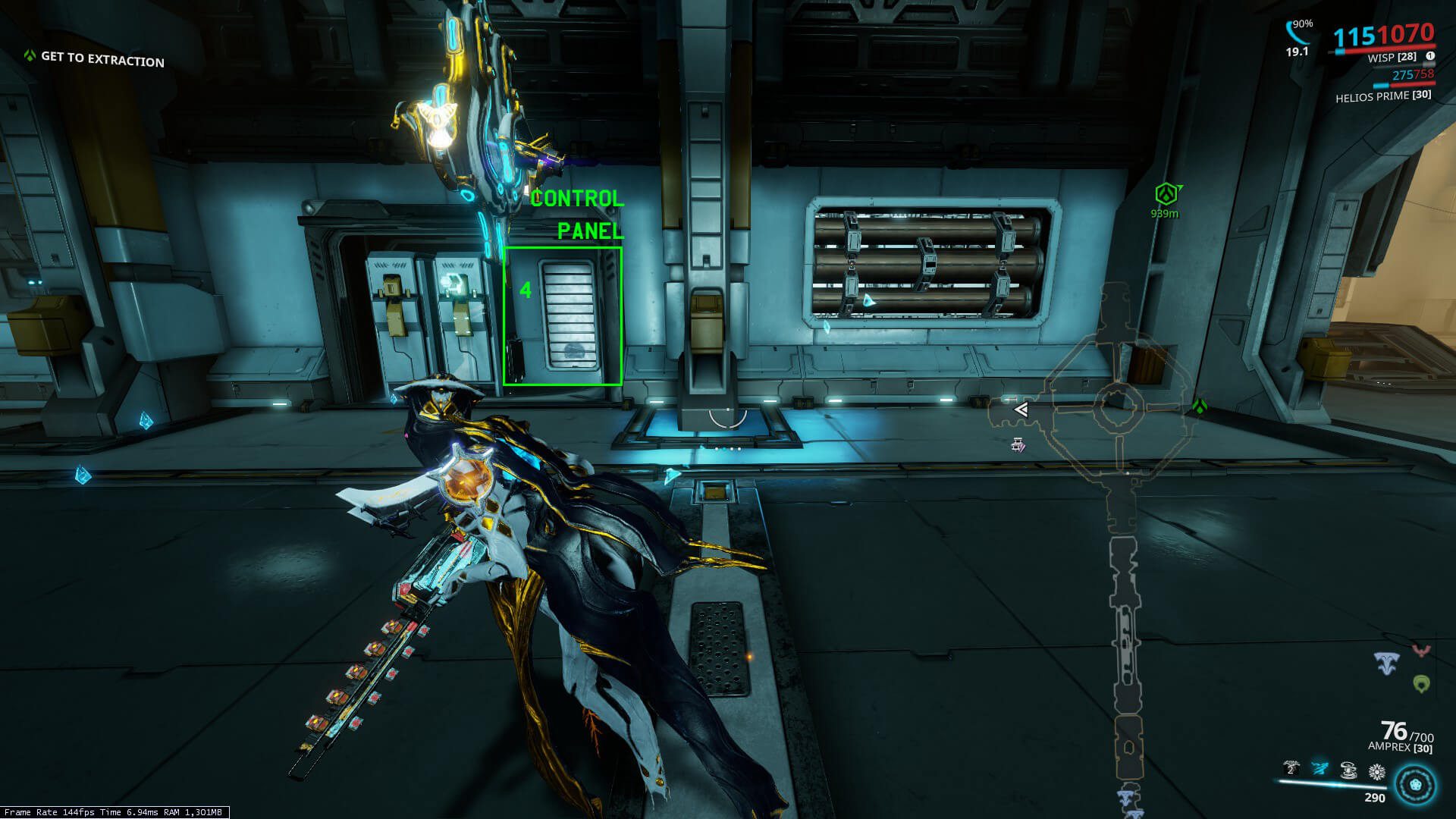The width and height of the screenshot is (1456, 819).
Task: Select the green ring buff icon
Action: (x=1422, y=684)
